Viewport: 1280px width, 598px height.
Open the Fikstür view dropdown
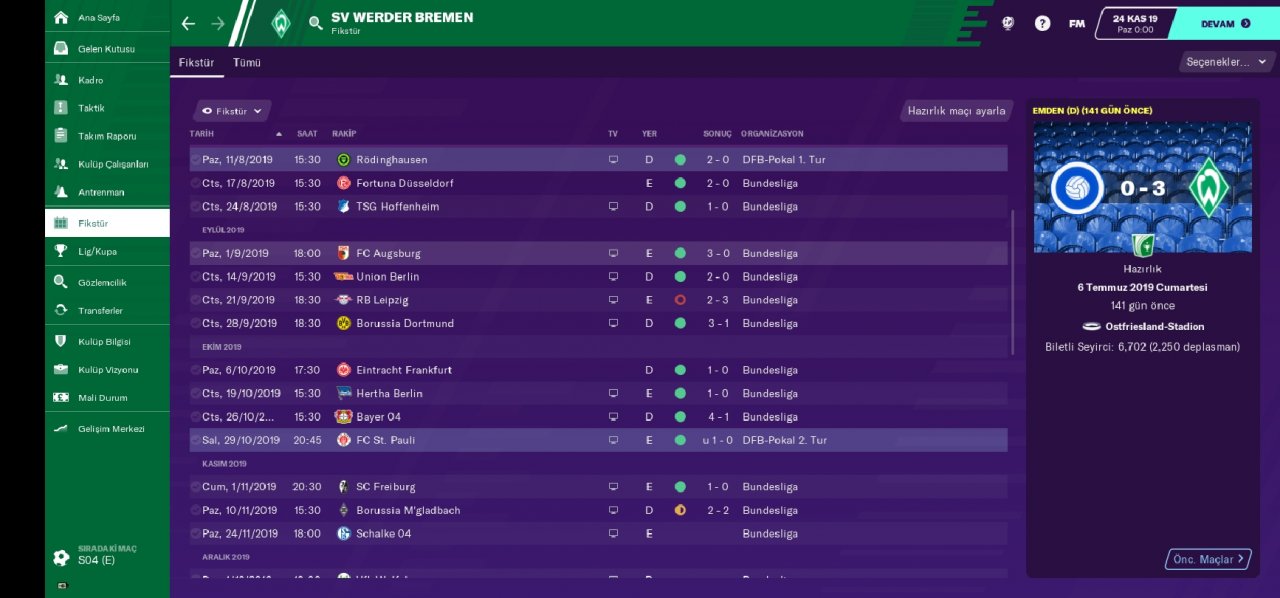[232, 111]
